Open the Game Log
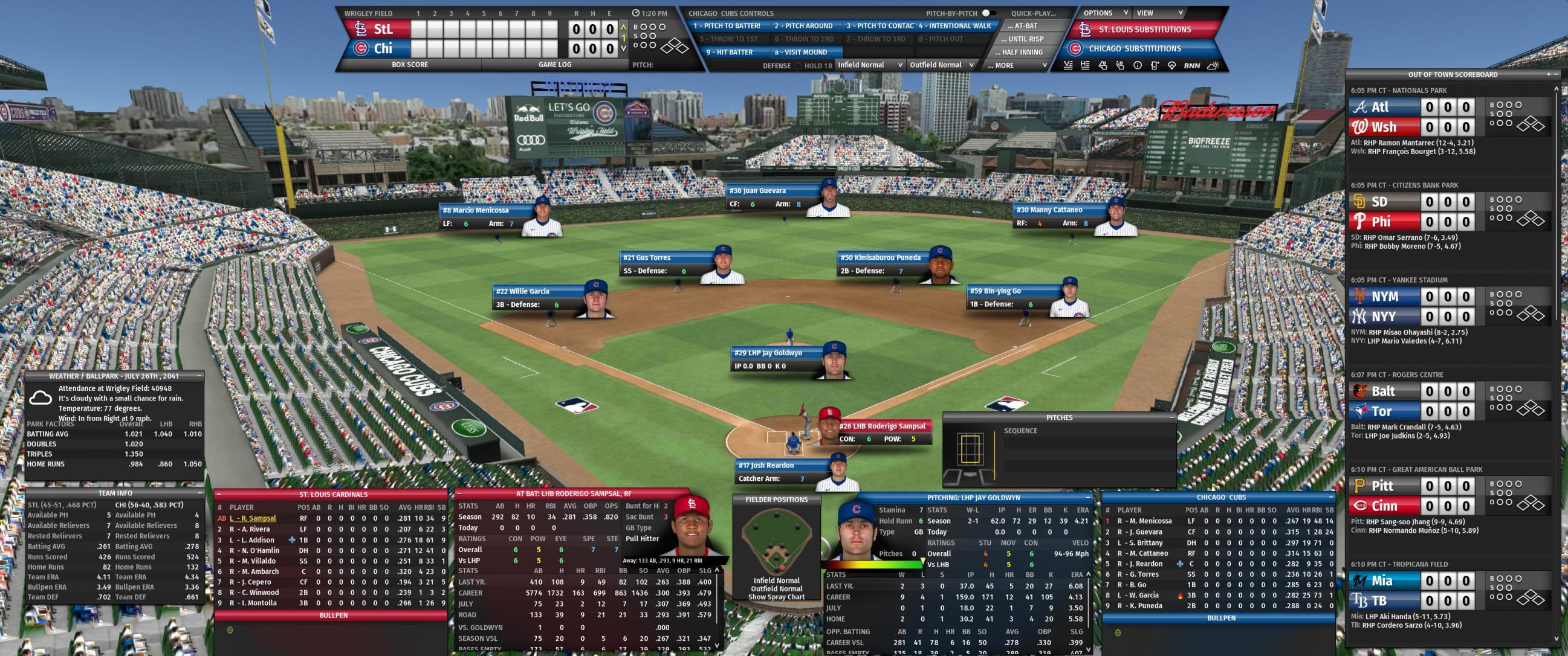The image size is (1568, 656). (x=554, y=65)
